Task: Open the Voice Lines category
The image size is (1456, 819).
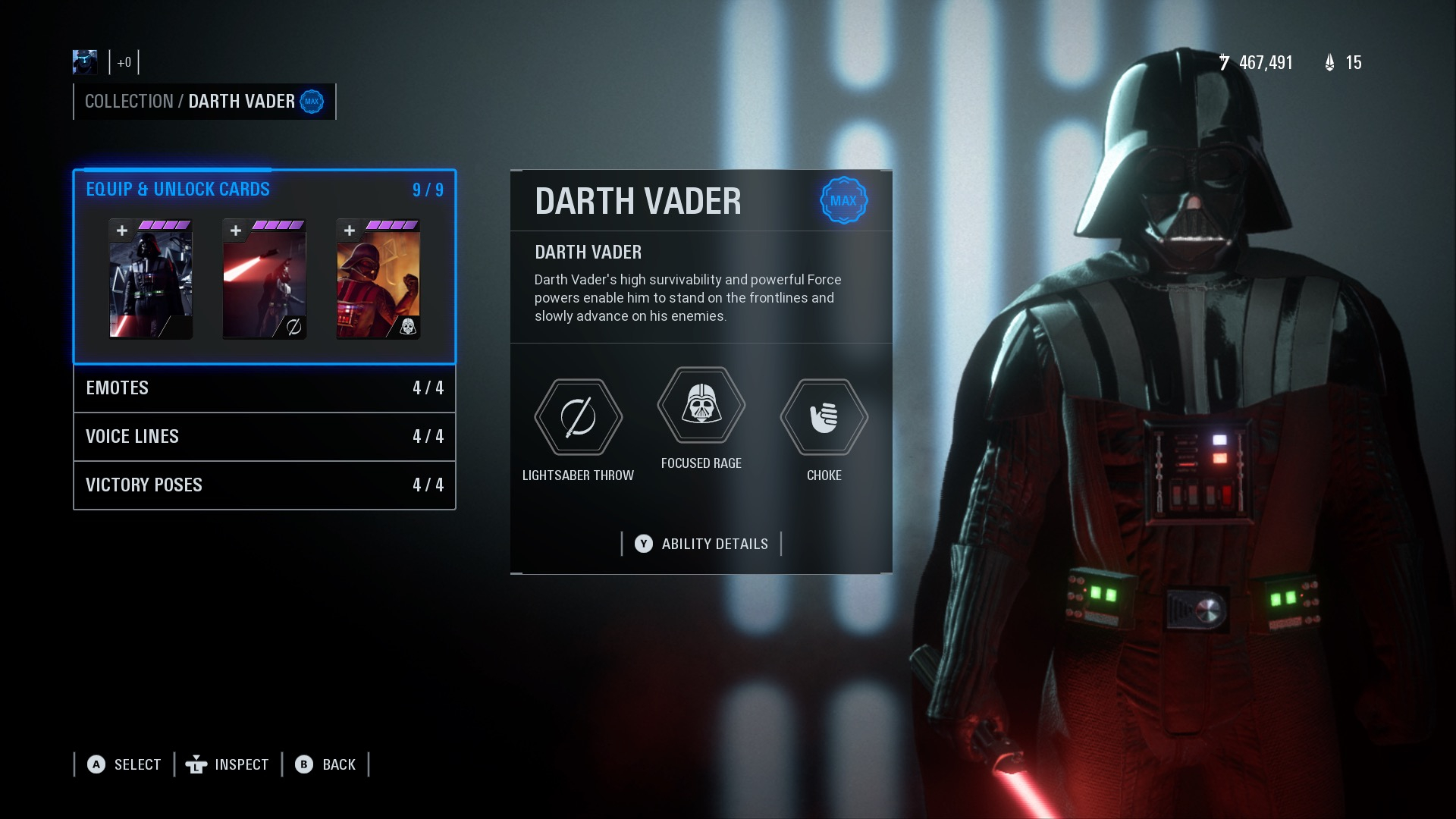Action: 264,437
